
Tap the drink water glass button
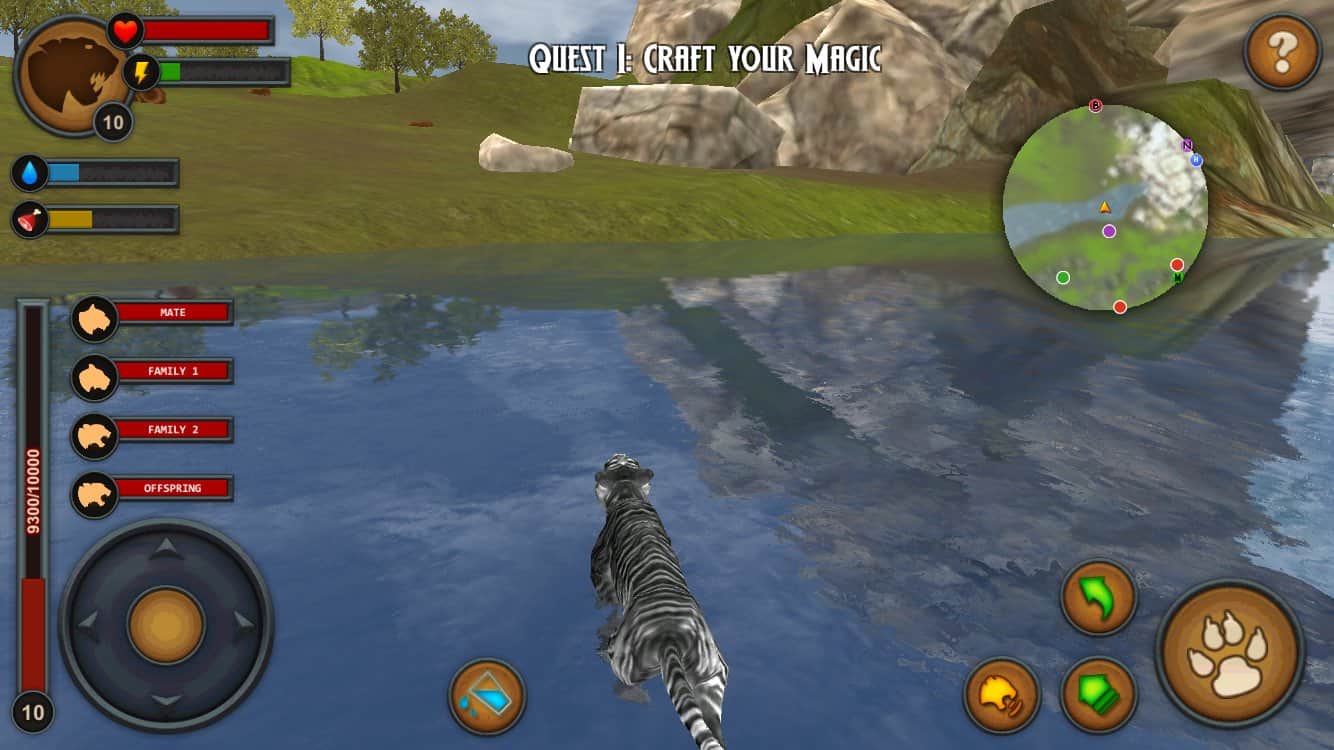click(x=487, y=696)
